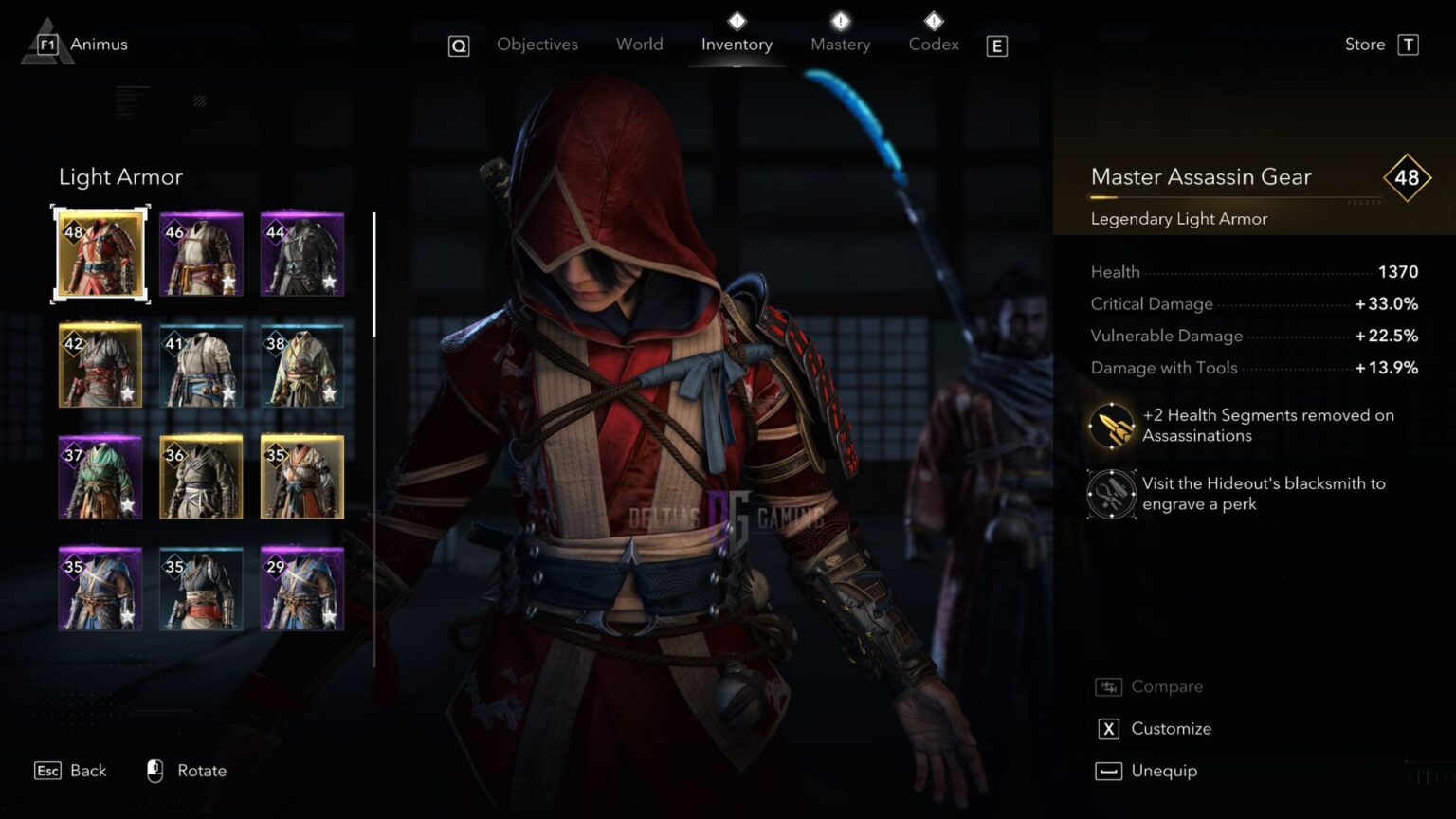This screenshot has width=1456, height=819.
Task: Switch to the World tab
Action: [x=639, y=44]
